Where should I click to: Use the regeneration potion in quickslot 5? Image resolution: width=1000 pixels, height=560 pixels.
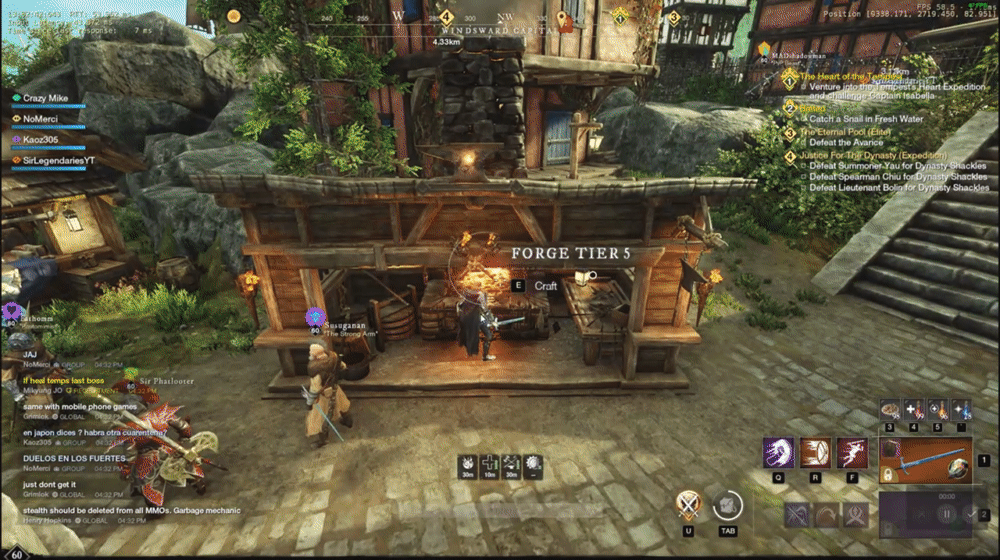[937, 409]
